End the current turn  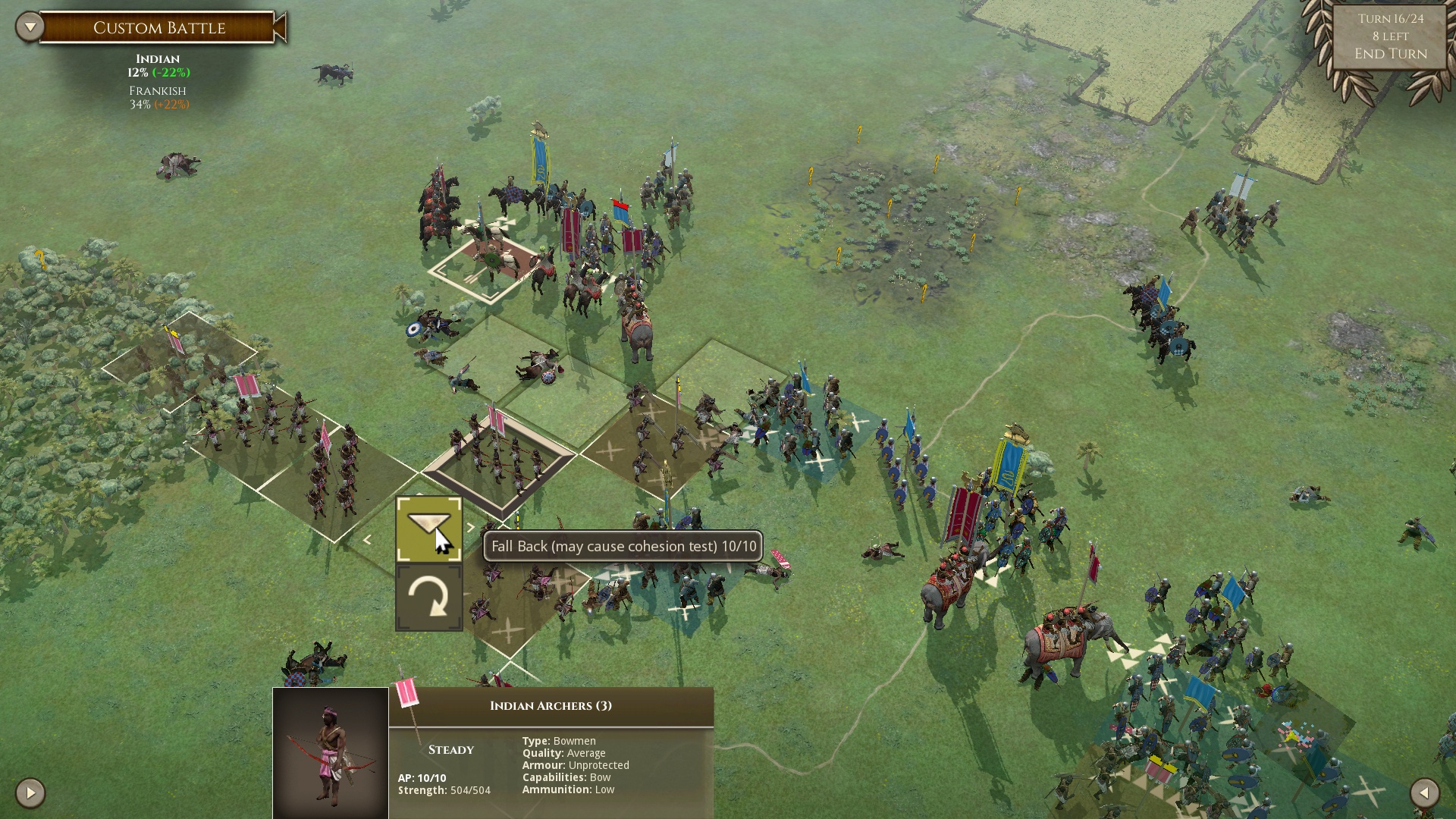coord(1390,54)
